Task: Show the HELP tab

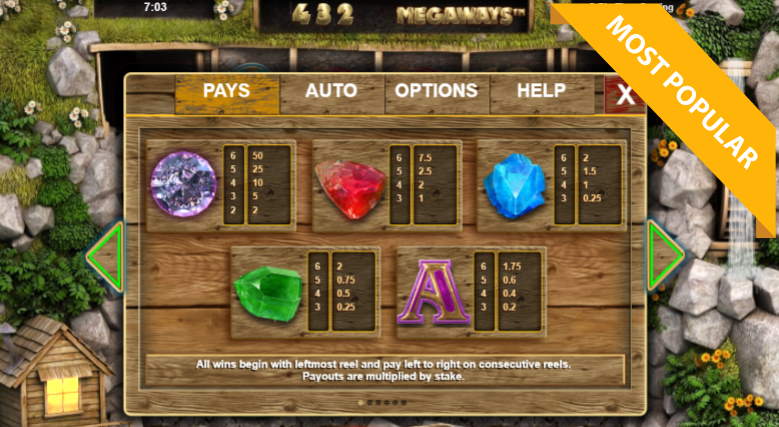Action: (541, 92)
